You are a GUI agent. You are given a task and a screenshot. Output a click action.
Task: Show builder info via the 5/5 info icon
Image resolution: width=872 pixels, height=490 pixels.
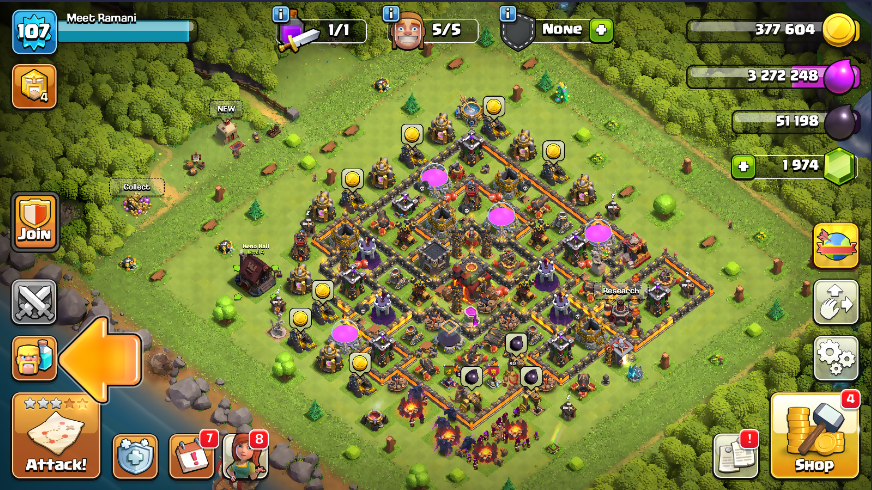(394, 14)
